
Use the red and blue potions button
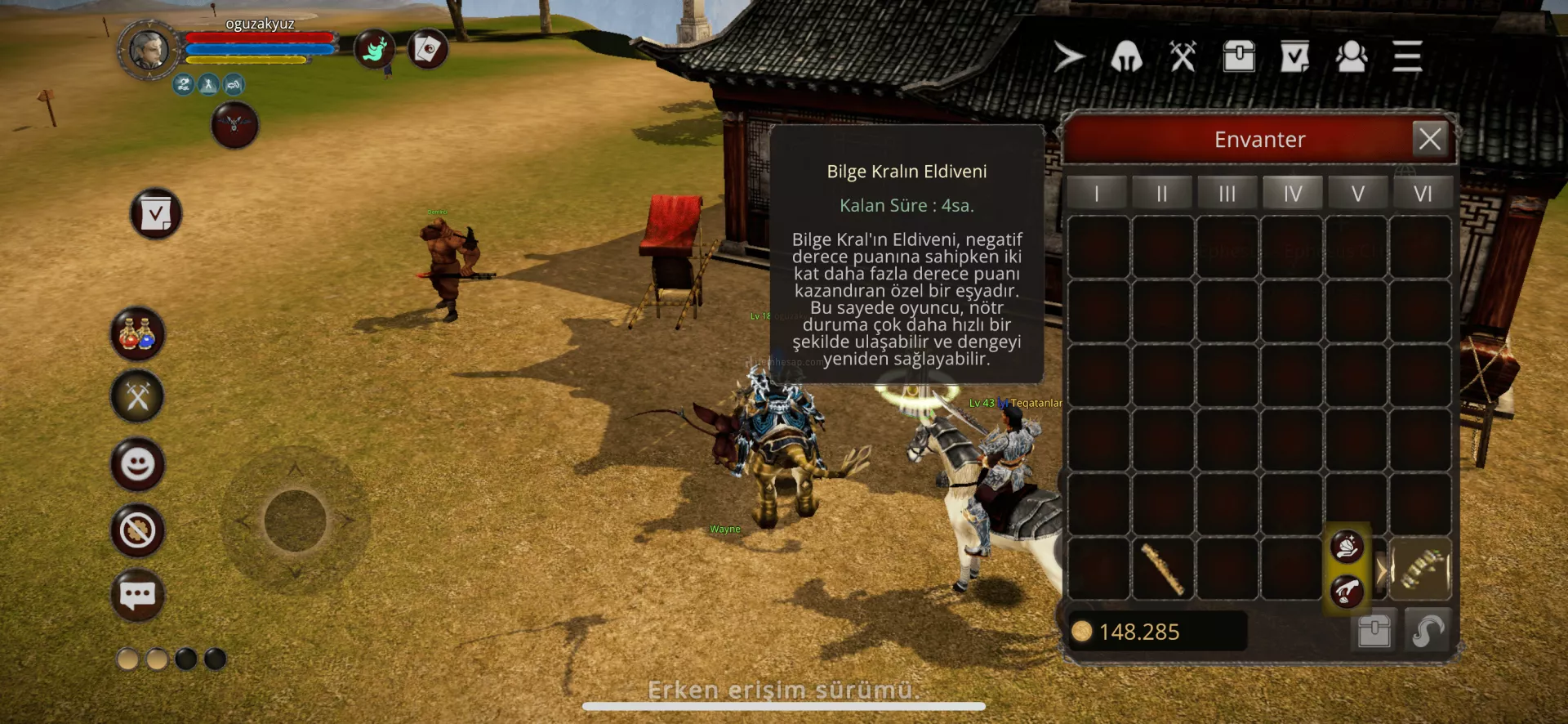tap(137, 333)
